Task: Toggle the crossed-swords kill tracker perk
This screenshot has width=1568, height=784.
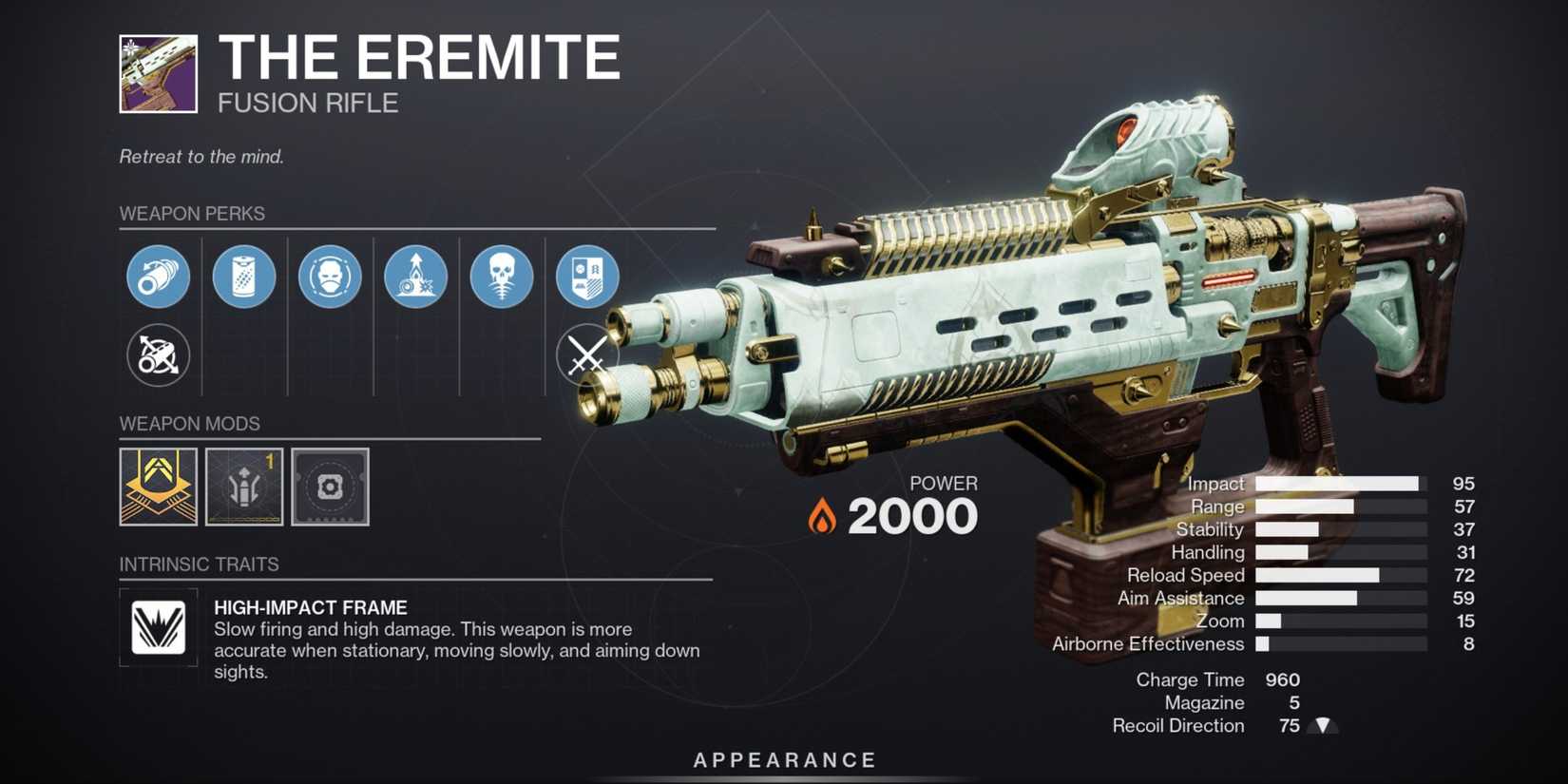Action: pyautogui.click(x=586, y=355)
